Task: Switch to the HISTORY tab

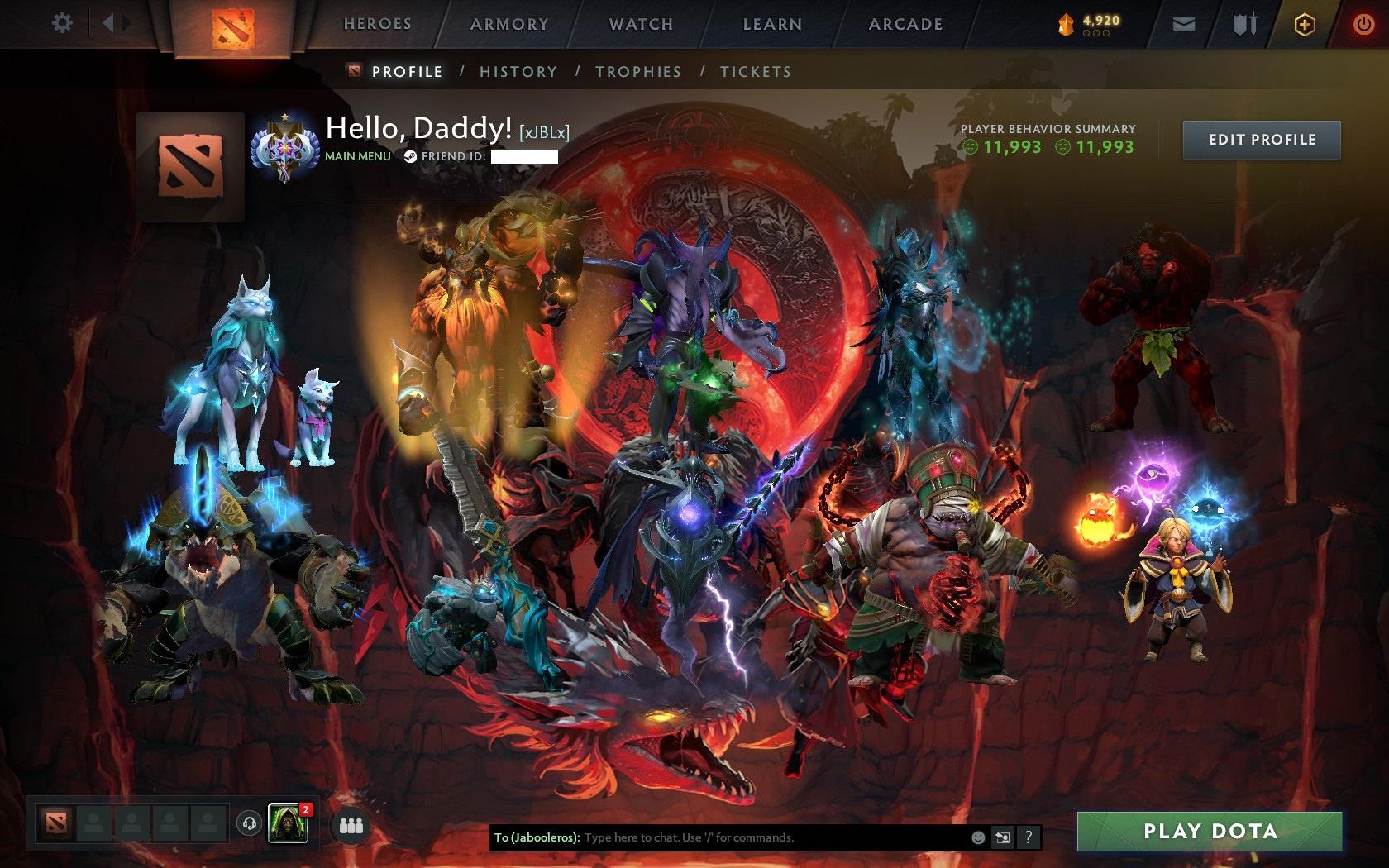Action: 518,72
